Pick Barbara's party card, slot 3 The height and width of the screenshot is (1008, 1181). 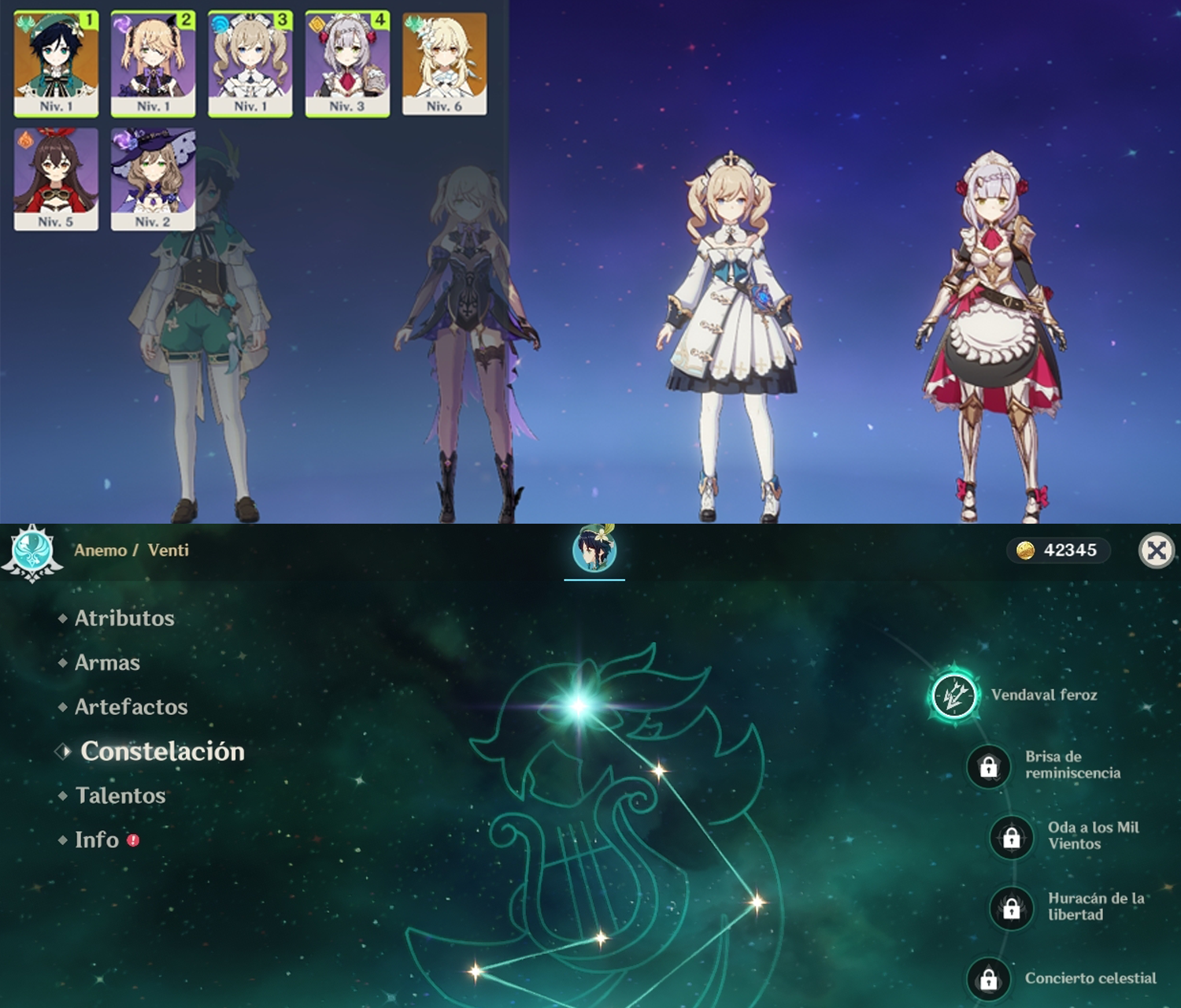(250, 64)
